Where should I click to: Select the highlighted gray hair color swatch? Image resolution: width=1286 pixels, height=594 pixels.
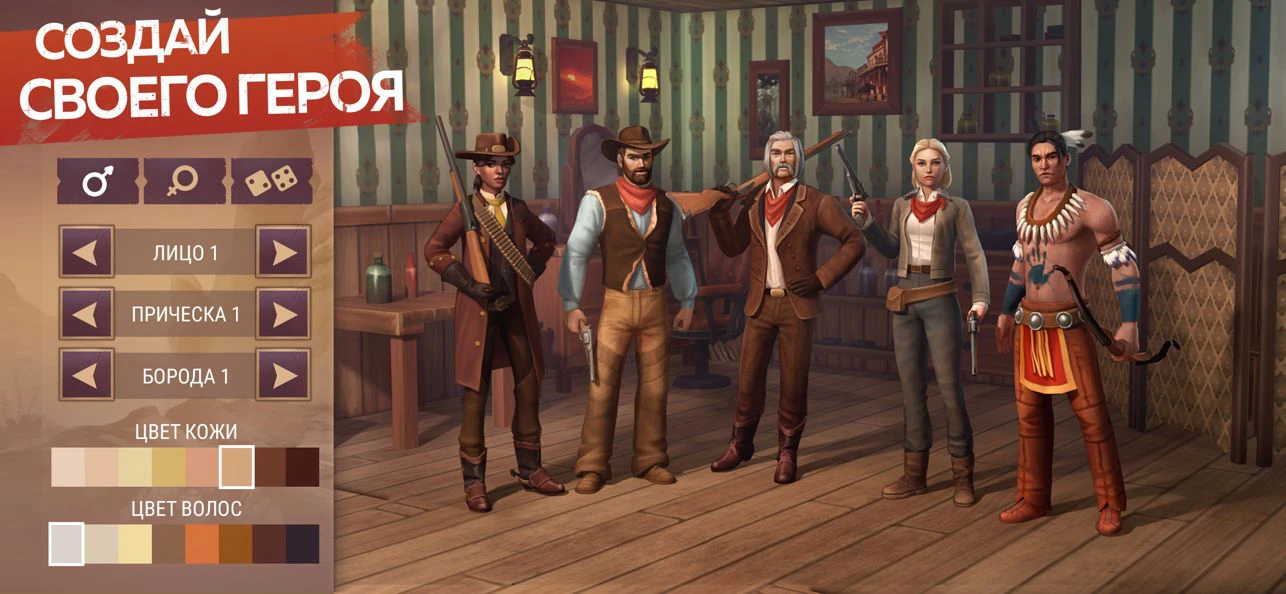click(67, 544)
